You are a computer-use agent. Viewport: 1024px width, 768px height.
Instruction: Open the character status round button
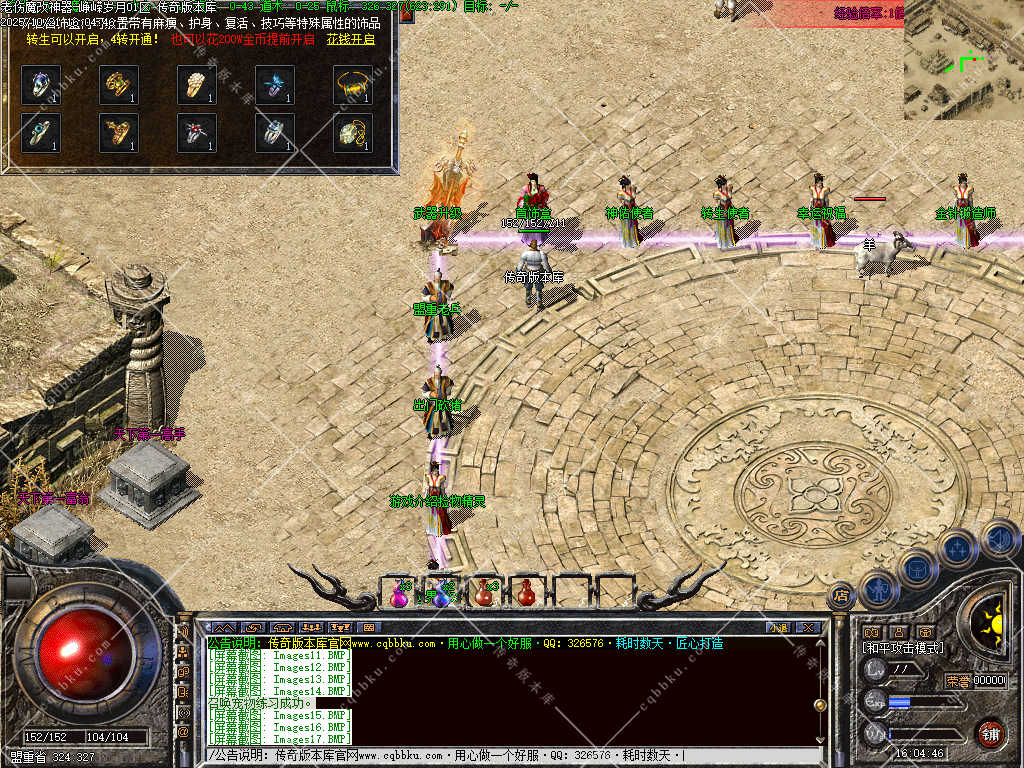coord(877,588)
